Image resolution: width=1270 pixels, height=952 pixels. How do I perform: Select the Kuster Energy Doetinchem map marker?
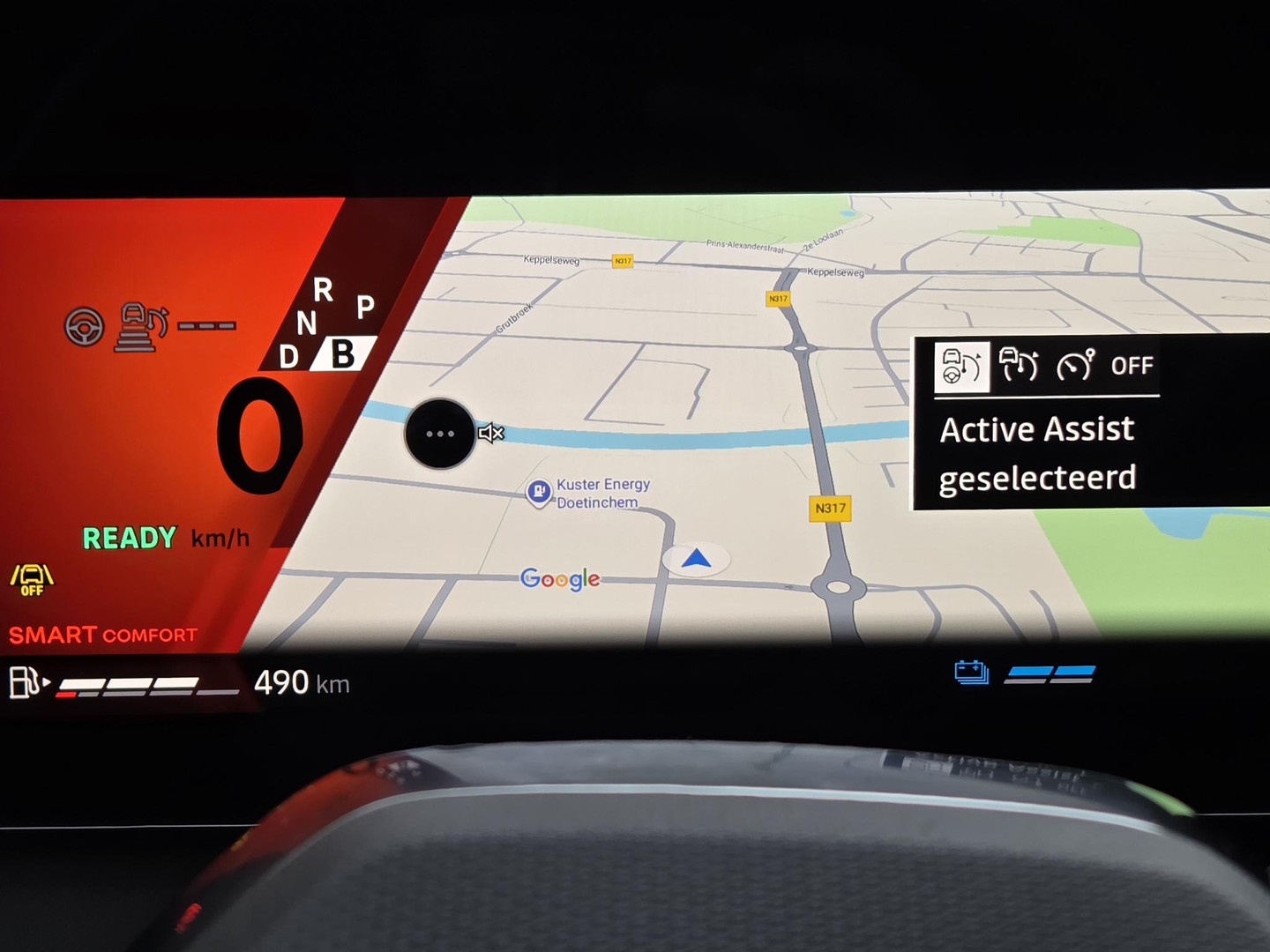539,492
